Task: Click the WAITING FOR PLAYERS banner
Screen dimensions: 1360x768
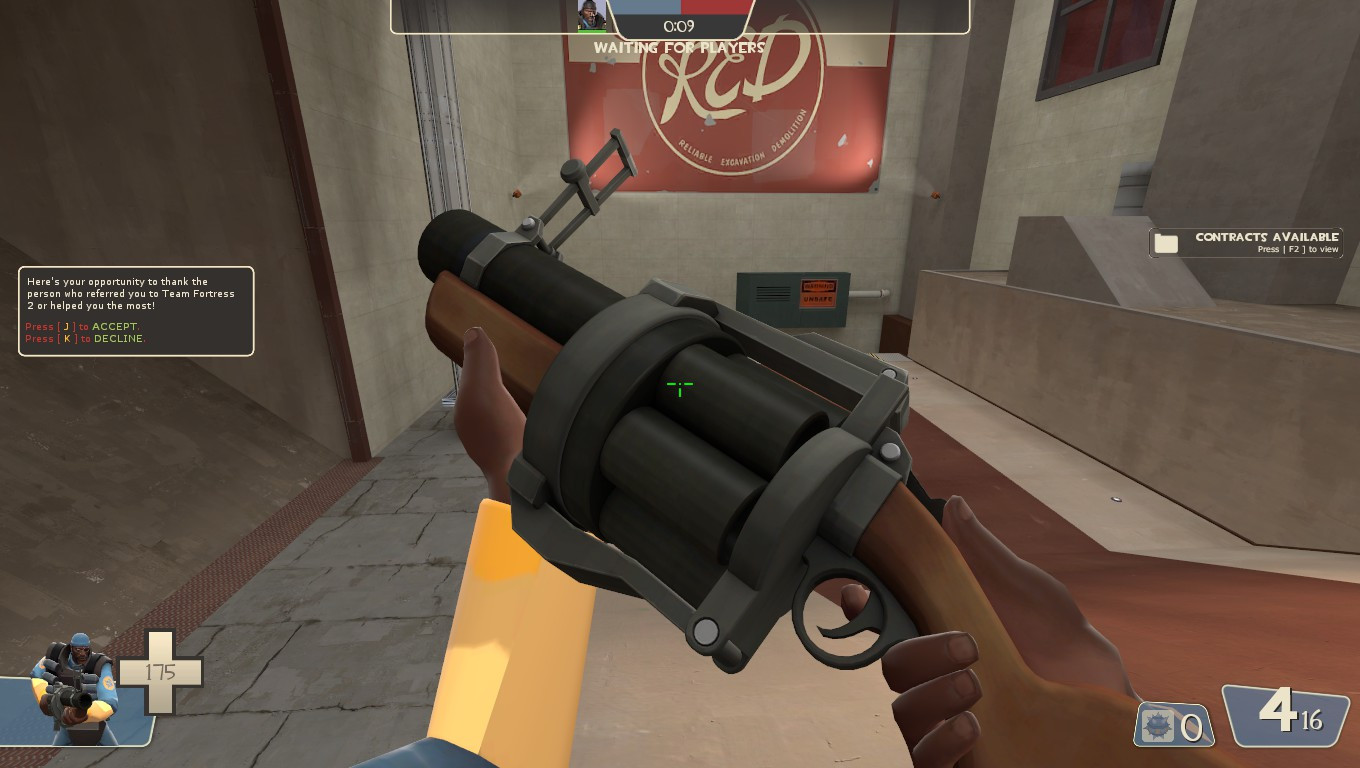Action: pyautogui.click(x=679, y=48)
